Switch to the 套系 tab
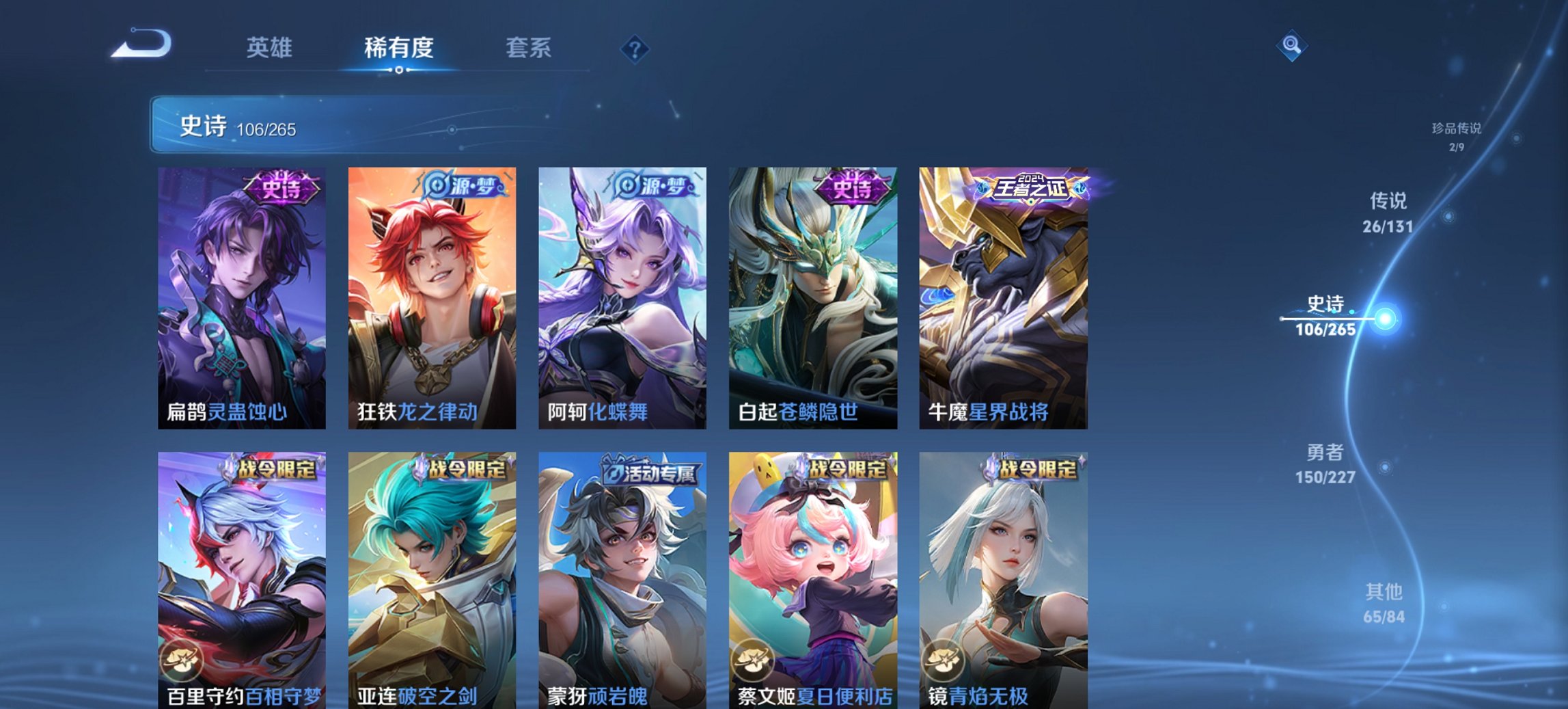 click(529, 48)
